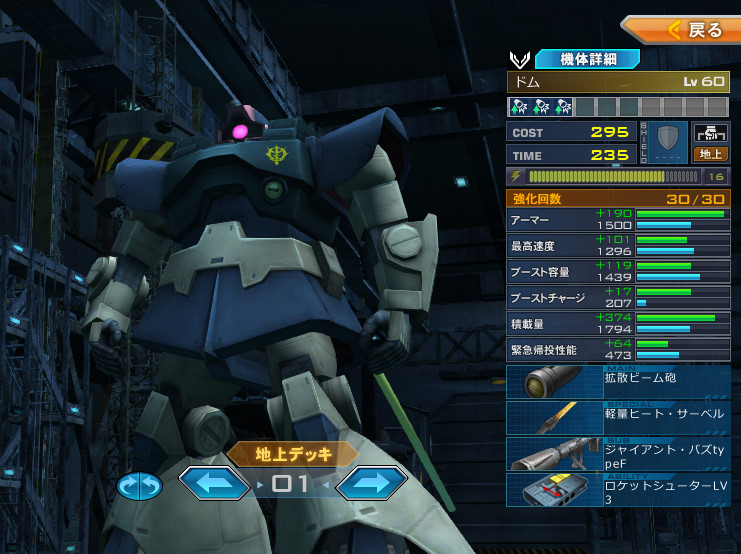
Task: Select the 拡散ビーム砲 main weapon
Action: (x=617, y=382)
